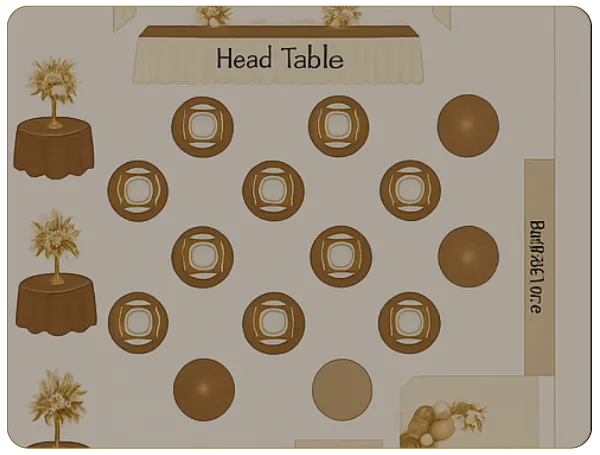600x455 pixels.
Task: Select the Head Table
Action: pos(278,56)
